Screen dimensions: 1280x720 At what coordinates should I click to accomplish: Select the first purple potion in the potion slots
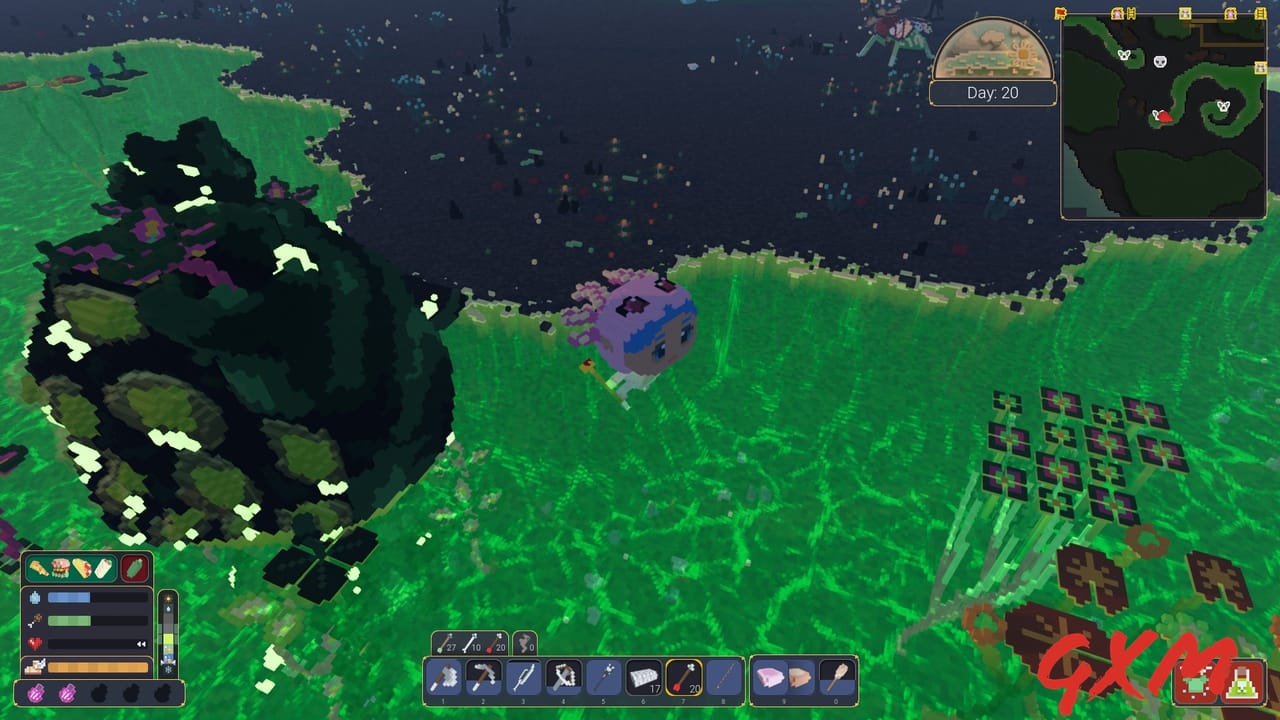coord(37,693)
